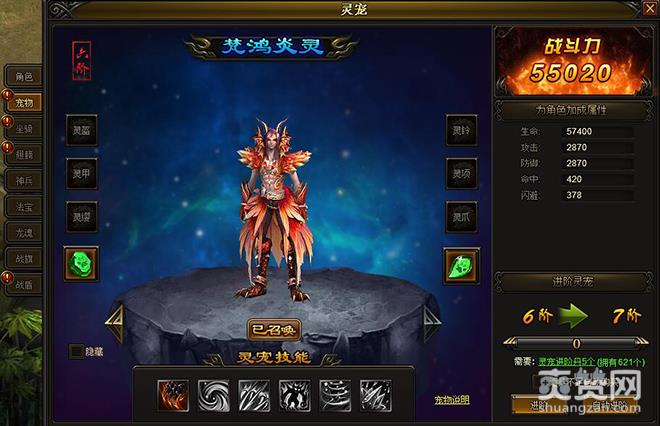
Task: Select the green leaf item slot
Action: click(461, 266)
